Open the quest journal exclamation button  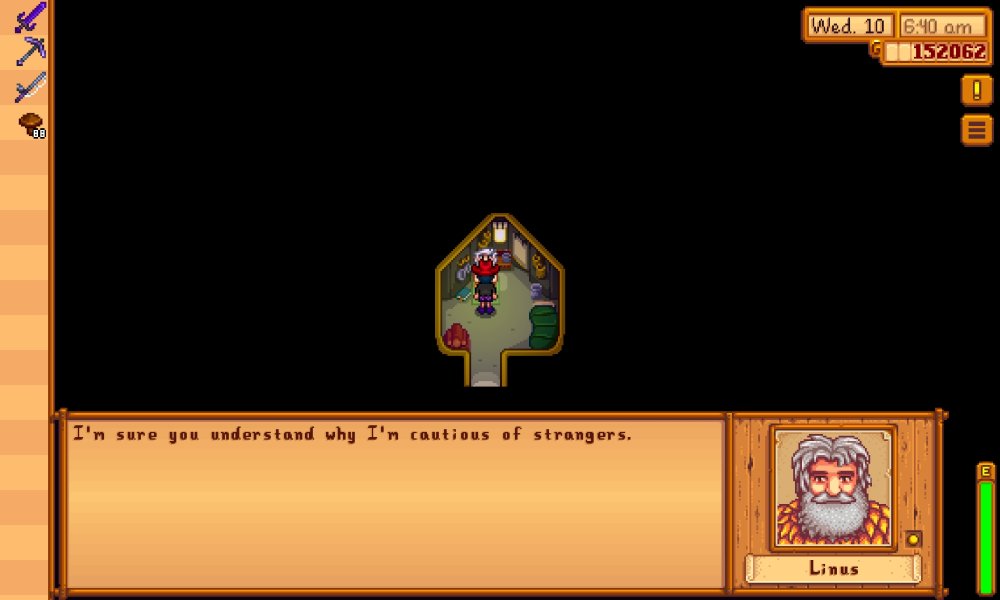976,90
